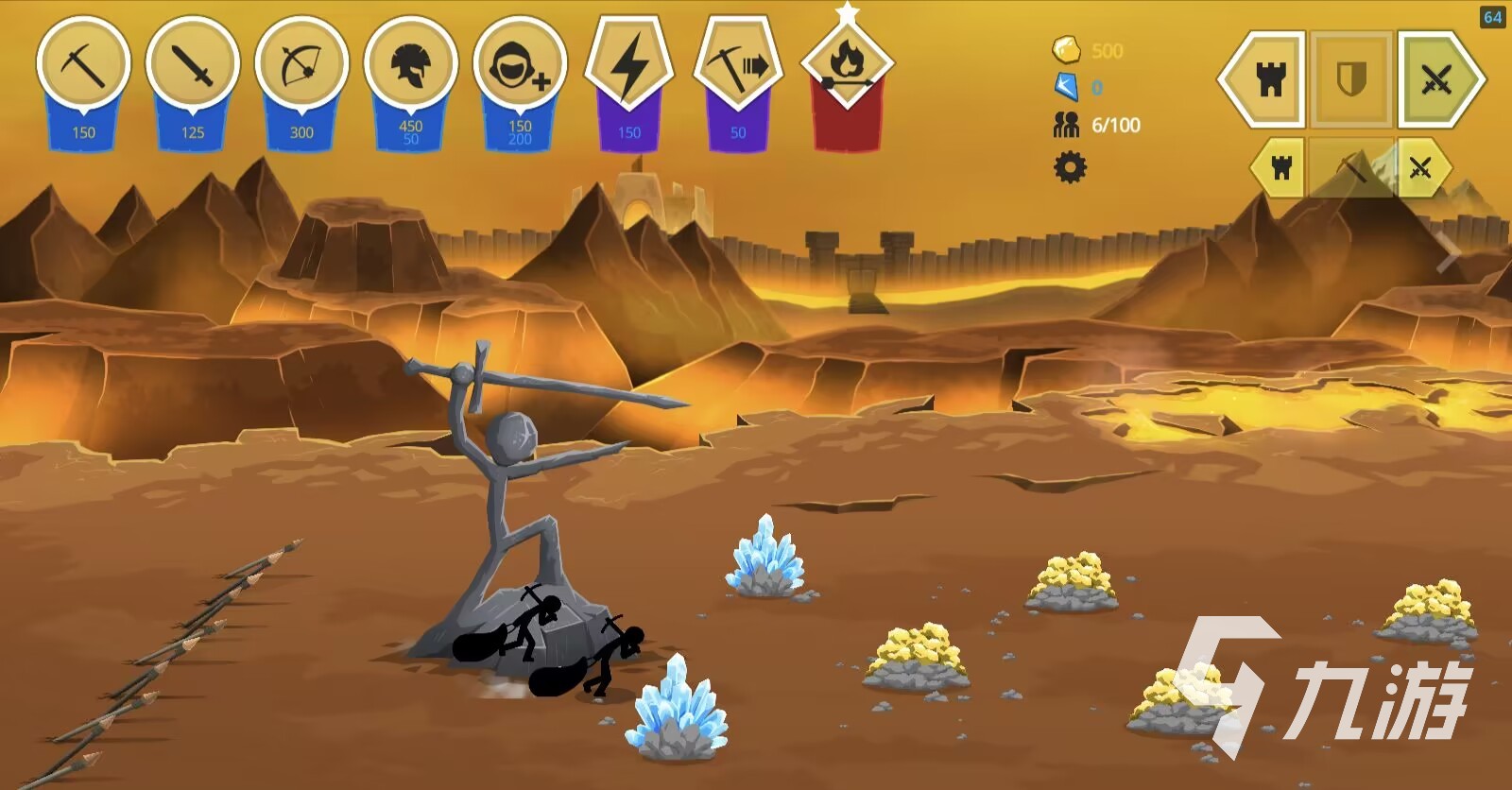Train the hooded unit with plus sign
The height and width of the screenshot is (790, 1512).
tap(520, 64)
